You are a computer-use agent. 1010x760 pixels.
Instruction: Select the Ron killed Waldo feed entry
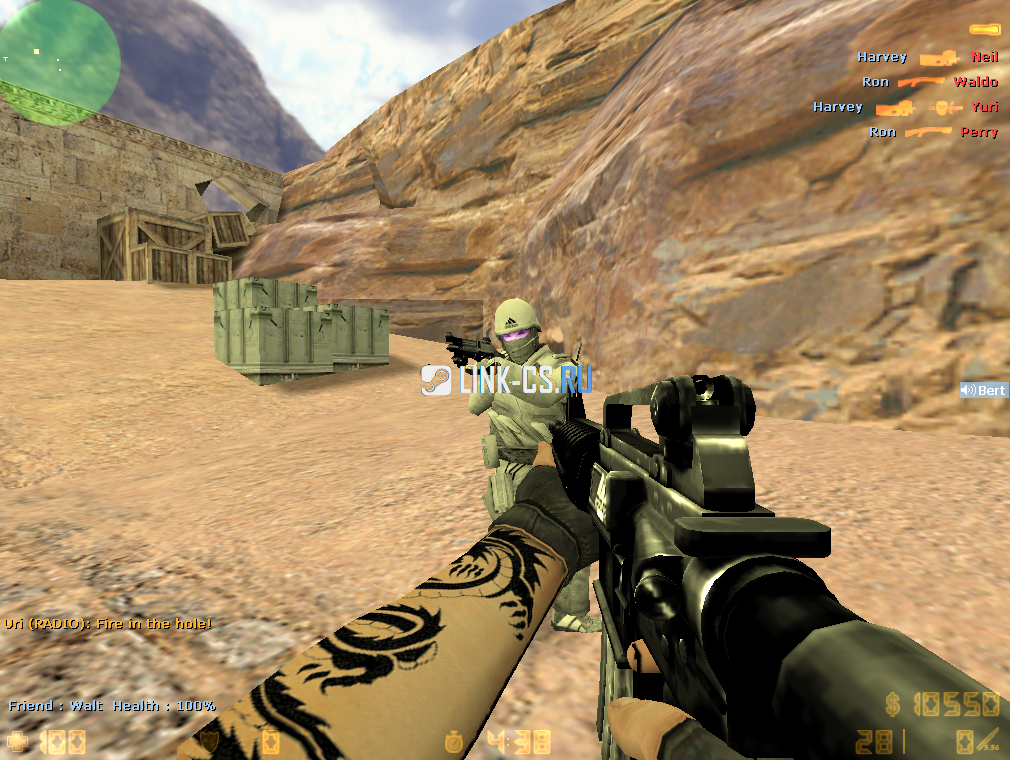[929, 82]
